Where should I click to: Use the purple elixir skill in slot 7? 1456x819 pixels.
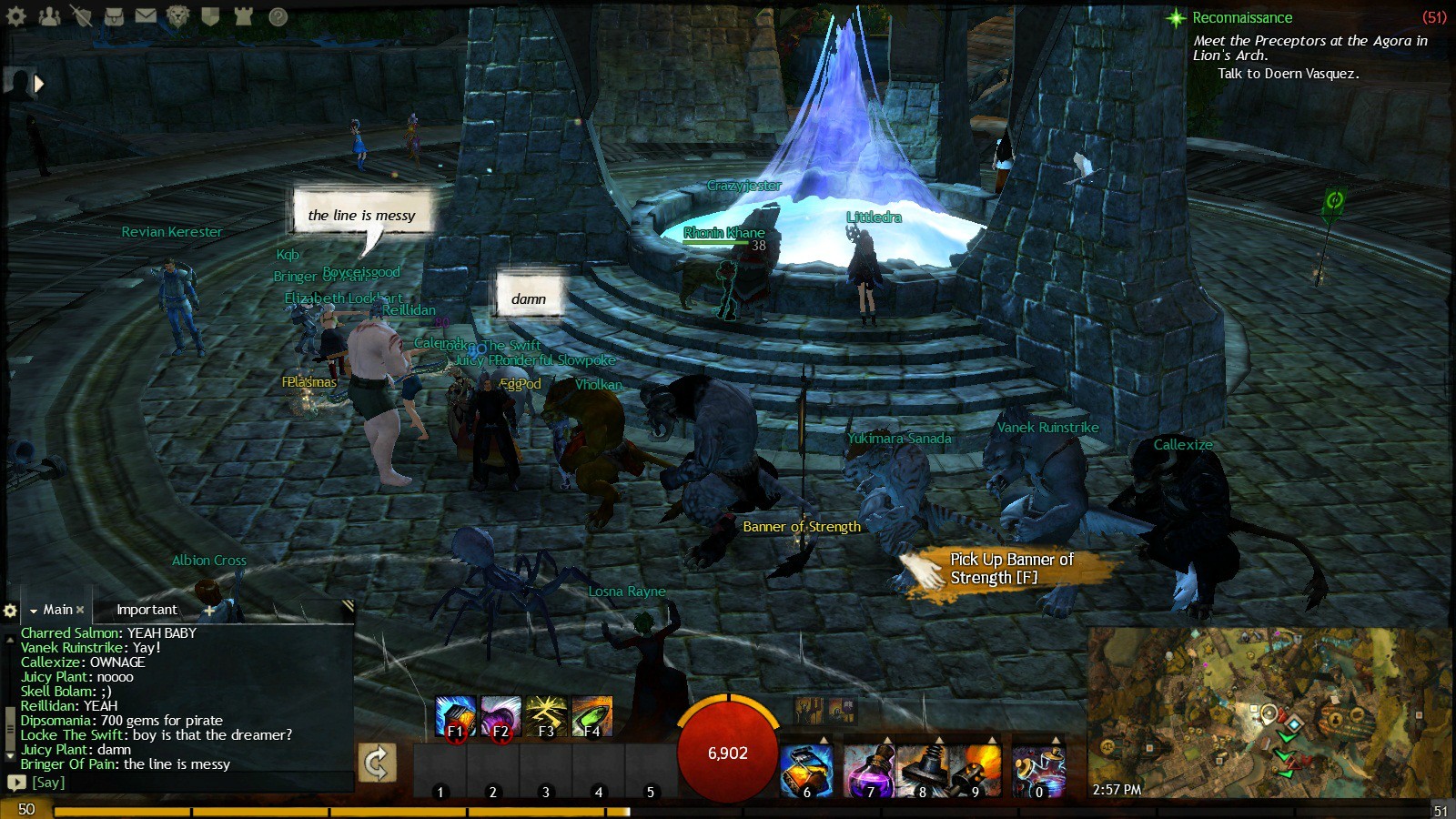coord(869,770)
